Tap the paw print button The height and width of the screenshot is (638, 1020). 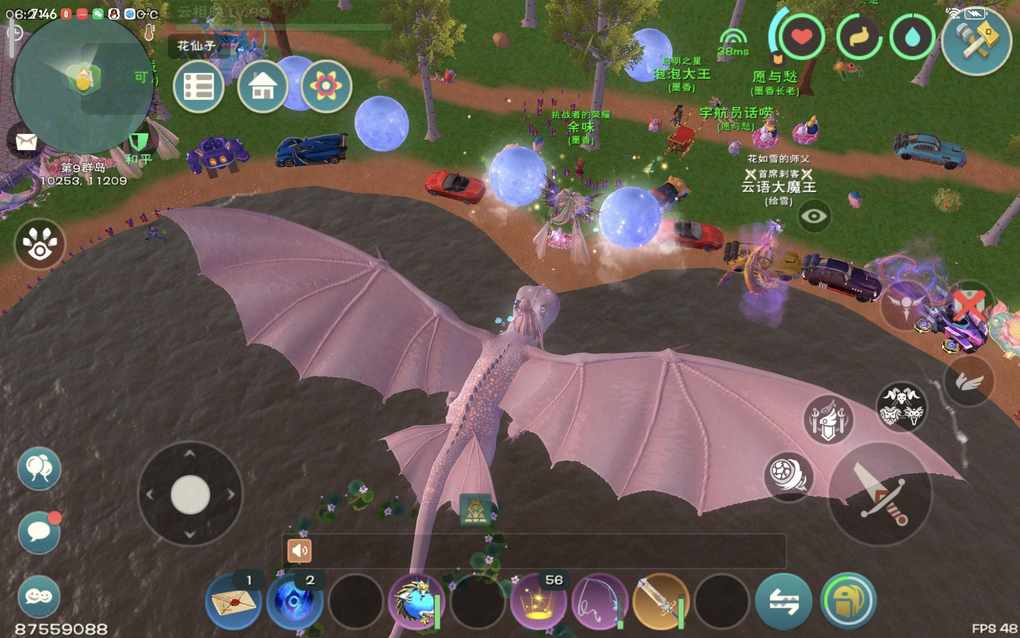tap(40, 244)
